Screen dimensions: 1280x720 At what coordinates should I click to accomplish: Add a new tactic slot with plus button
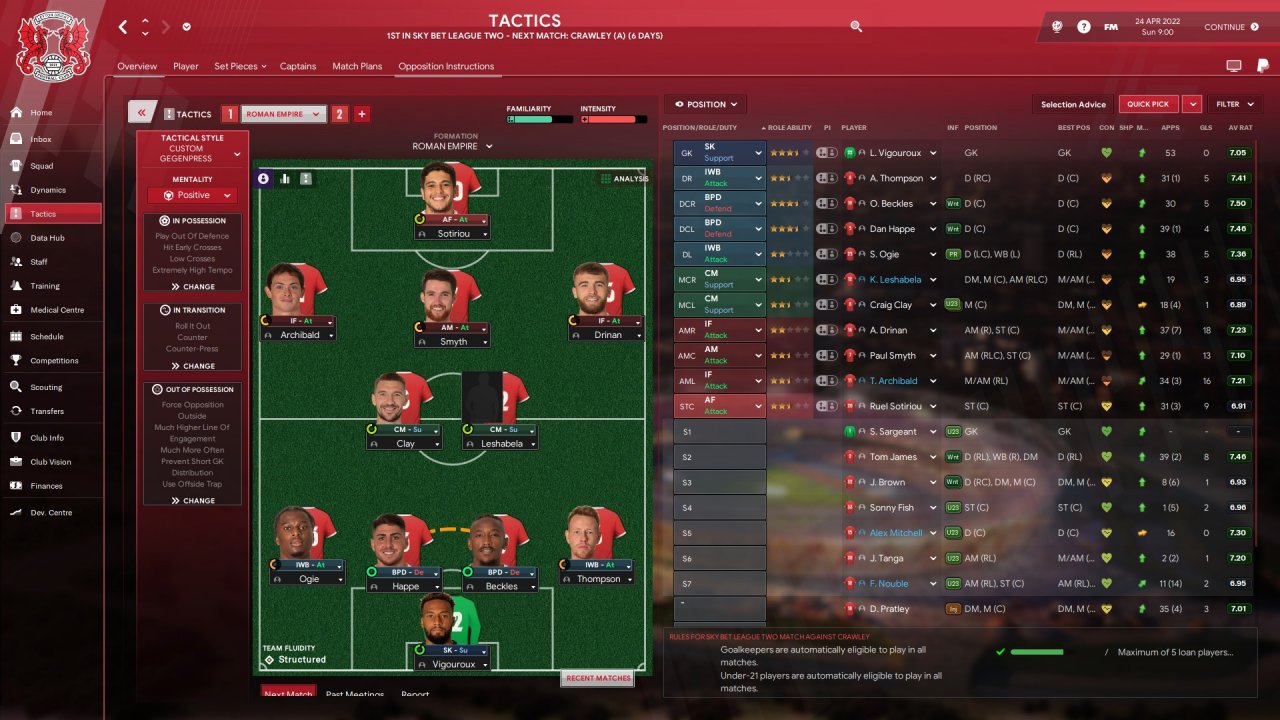click(x=362, y=114)
